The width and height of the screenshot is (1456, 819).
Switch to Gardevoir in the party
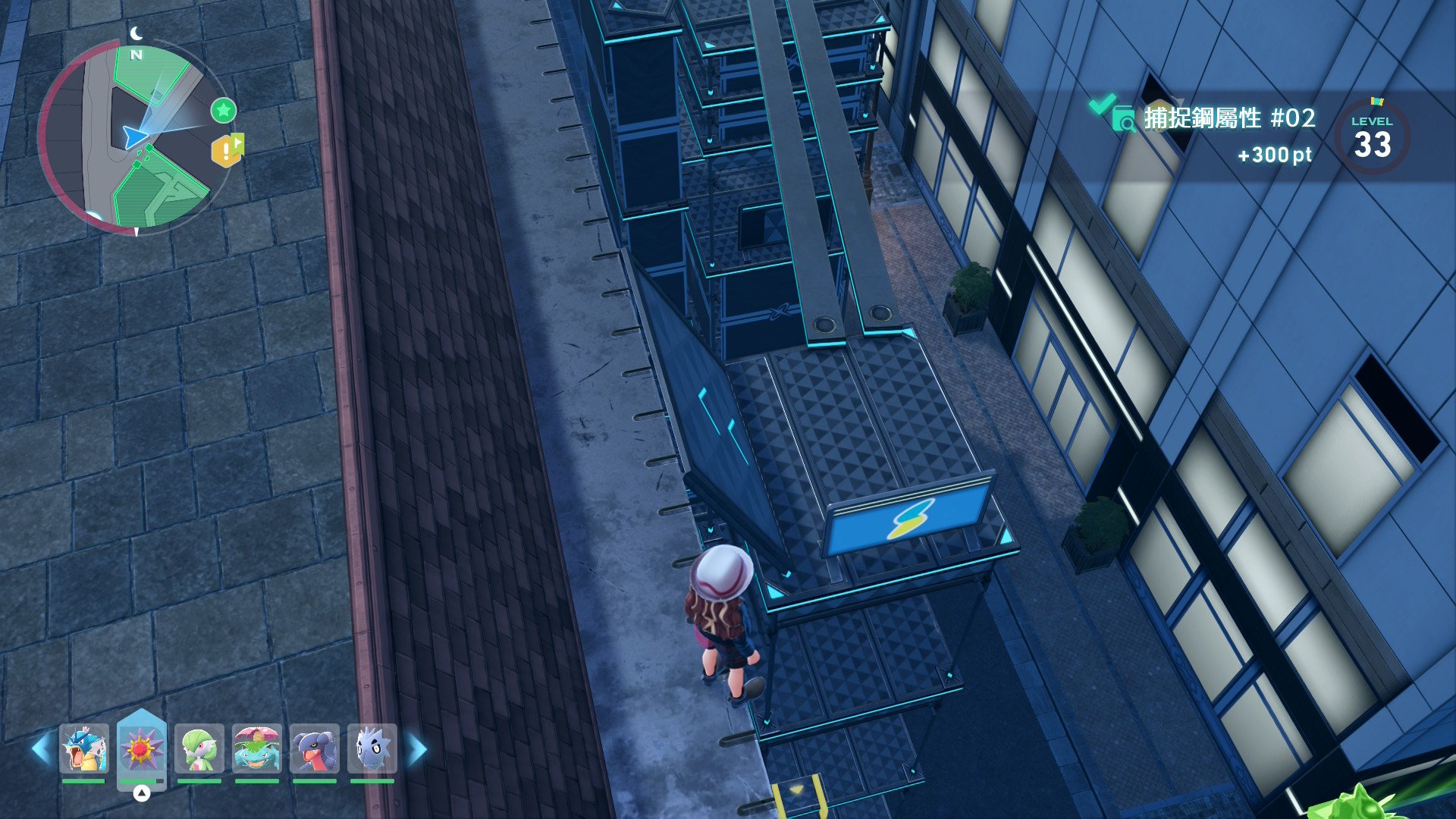pos(199,748)
